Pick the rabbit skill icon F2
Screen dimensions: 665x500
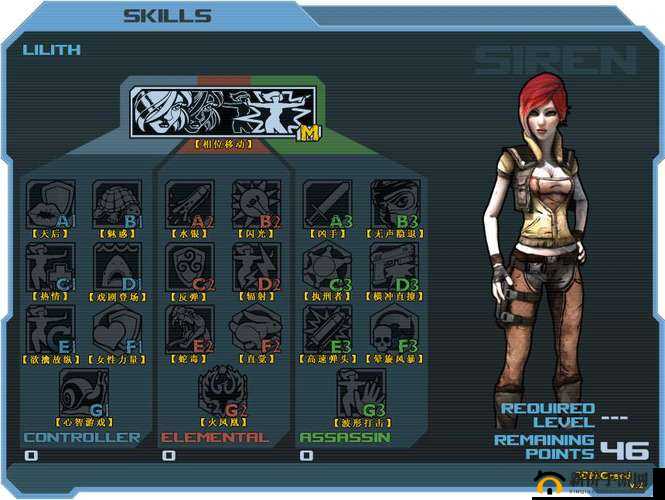pyautogui.click(x=256, y=329)
